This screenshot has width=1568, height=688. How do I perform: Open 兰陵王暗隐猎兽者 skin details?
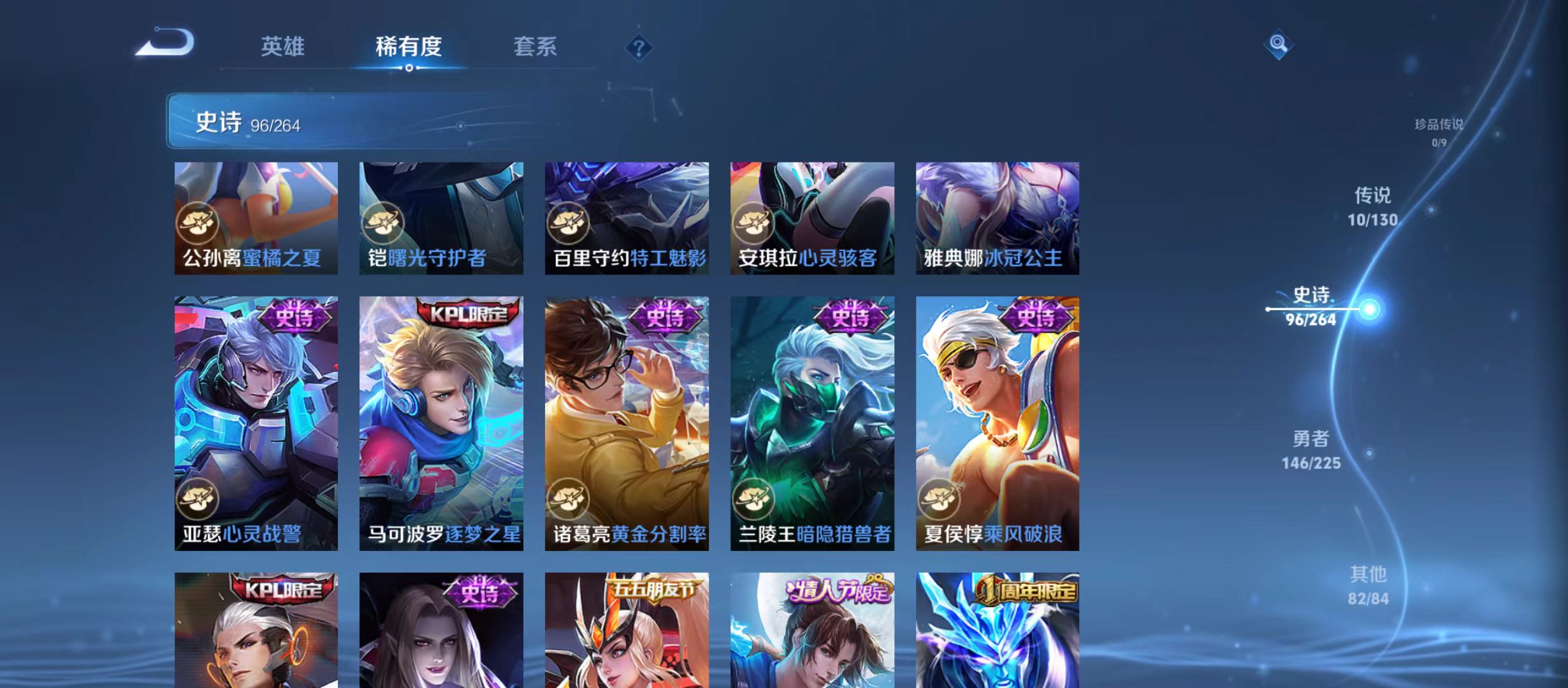[x=812, y=424]
